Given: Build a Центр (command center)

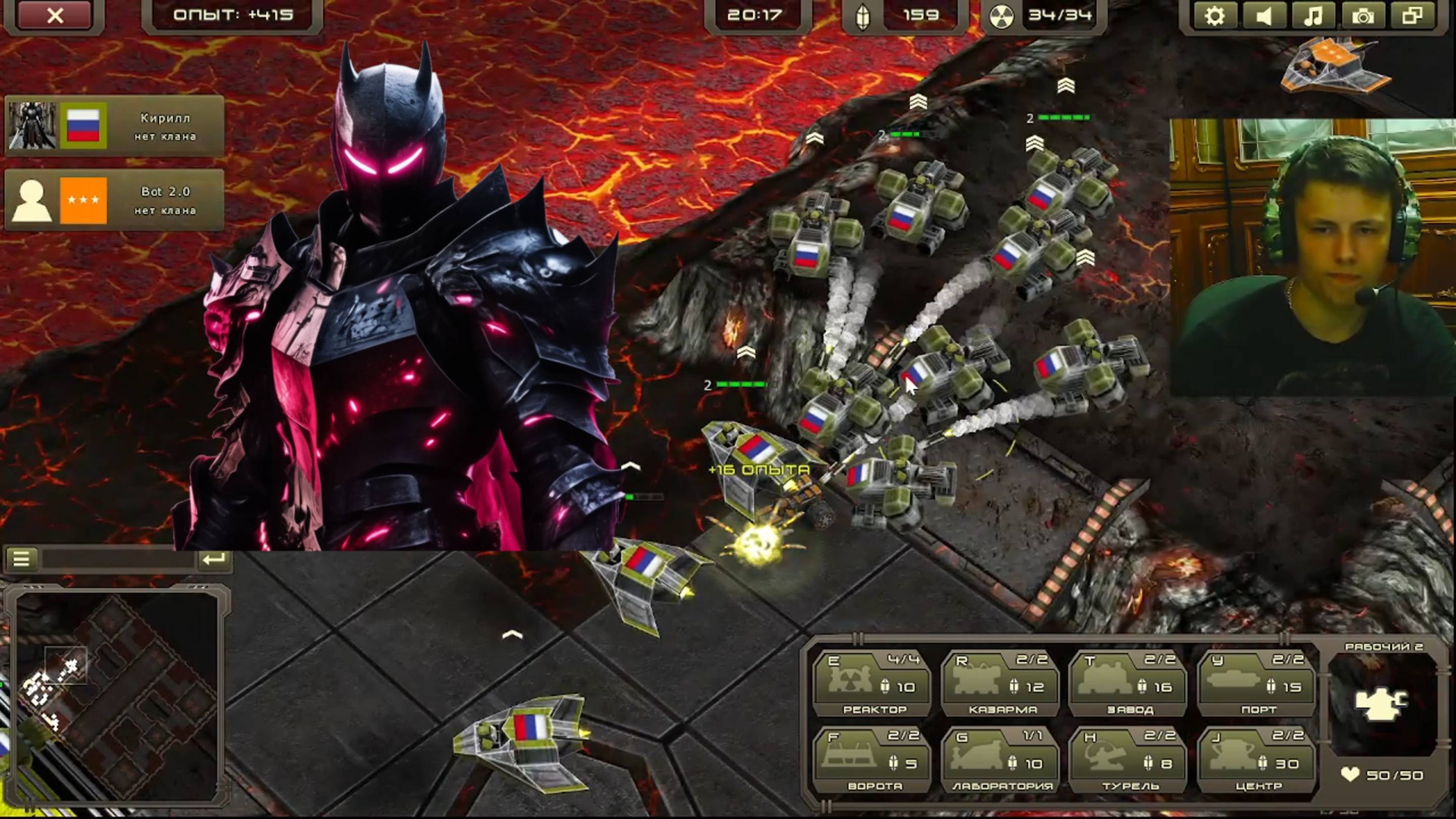Looking at the screenshot, I should (x=1257, y=760).
